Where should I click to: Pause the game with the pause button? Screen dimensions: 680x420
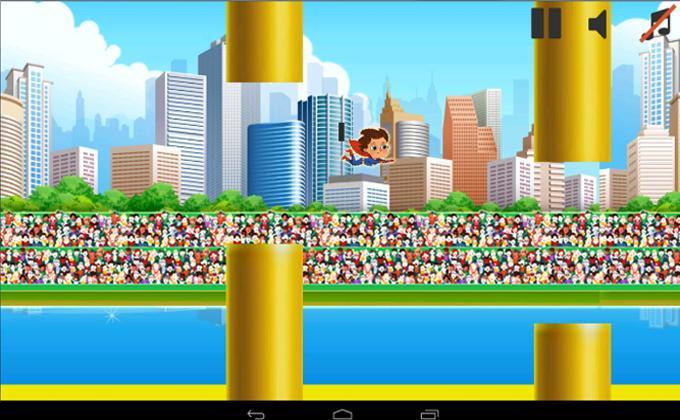click(x=546, y=23)
